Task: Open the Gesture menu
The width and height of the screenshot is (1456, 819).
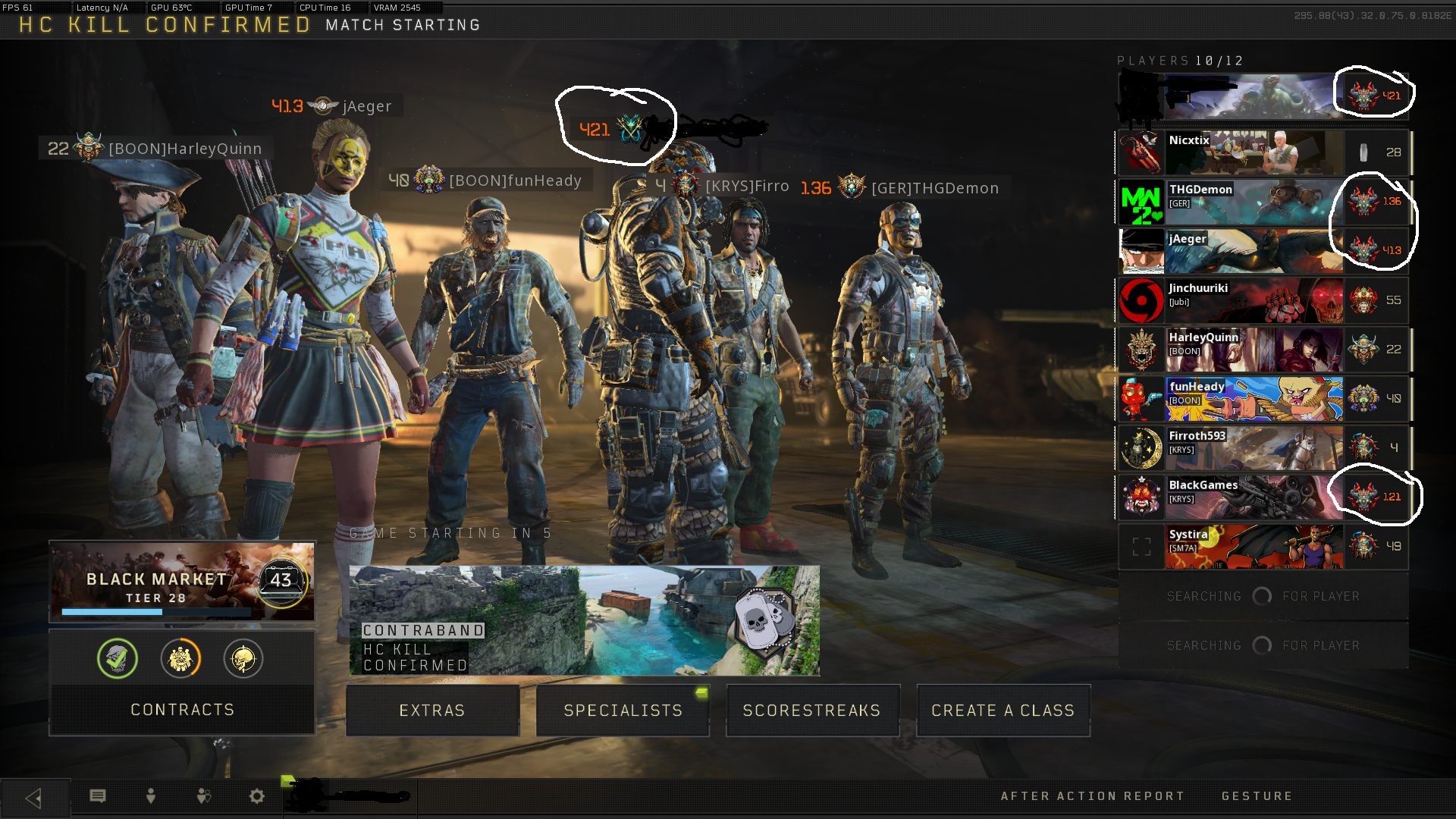Action: pos(1257,796)
